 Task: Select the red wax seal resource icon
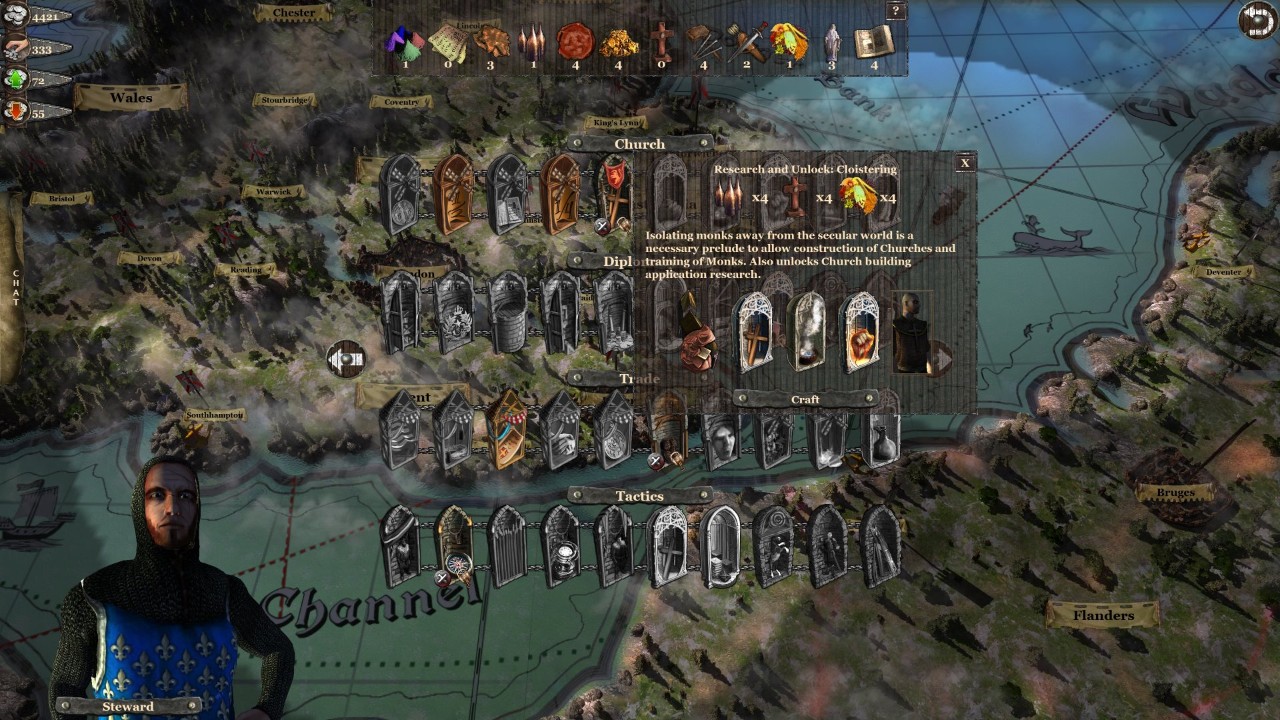coord(574,41)
